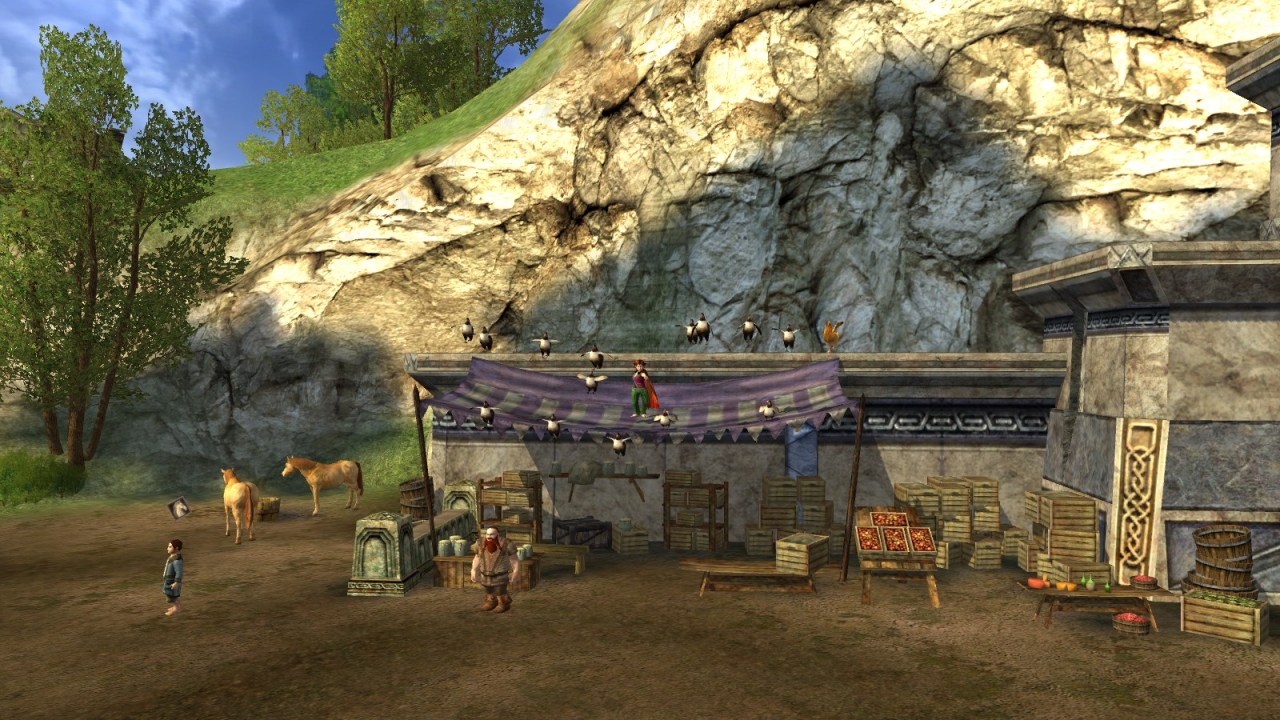This screenshot has width=1280, height=720.
Task: Click the horse-head stable-master marker icon
Action: coord(180,508)
